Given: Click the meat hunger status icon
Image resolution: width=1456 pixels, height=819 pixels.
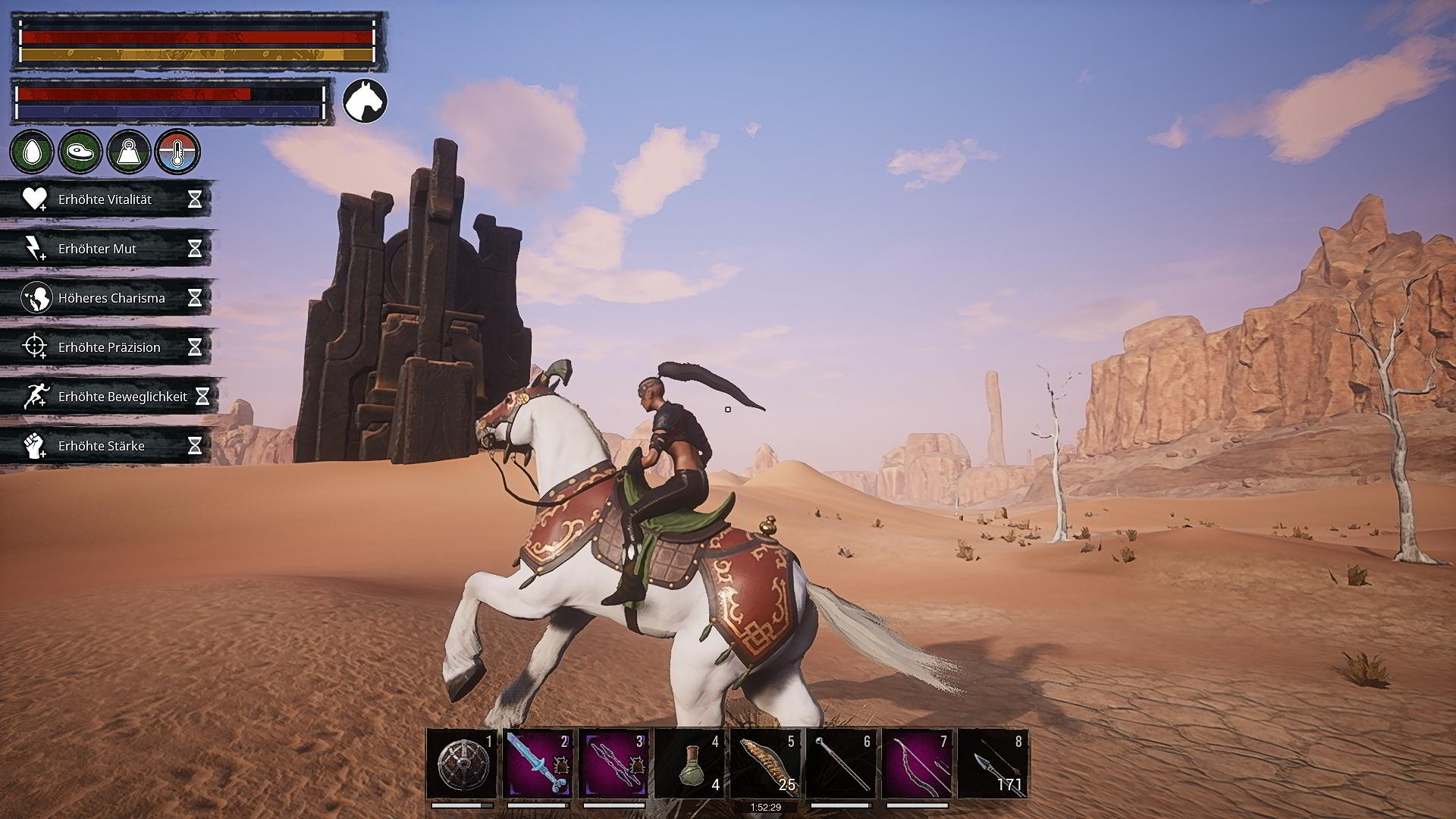Looking at the screenshot, I should tap(80, 152).
